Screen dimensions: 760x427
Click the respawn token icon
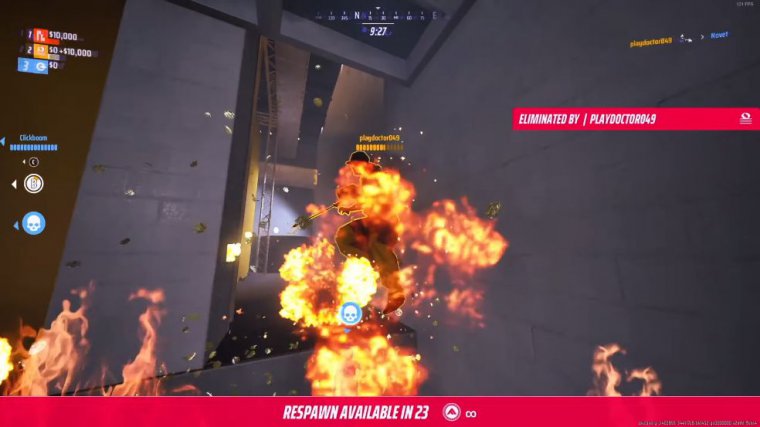pyautogui.click(x=452, y=413)
